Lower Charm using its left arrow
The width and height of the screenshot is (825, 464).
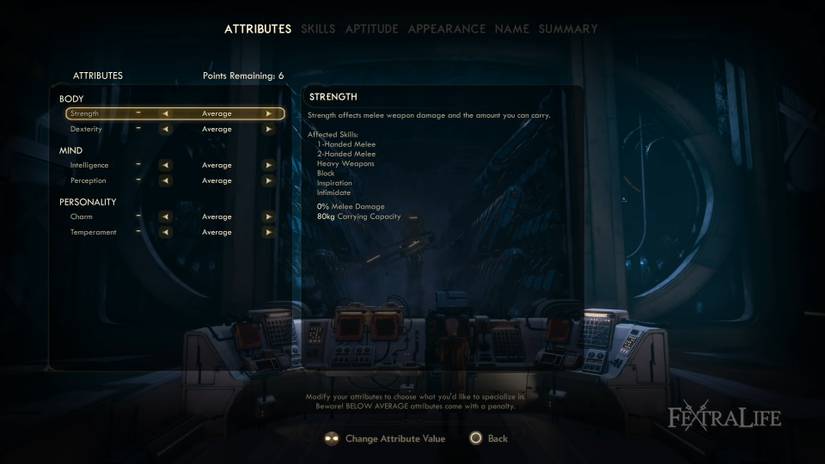click(165, 217)
